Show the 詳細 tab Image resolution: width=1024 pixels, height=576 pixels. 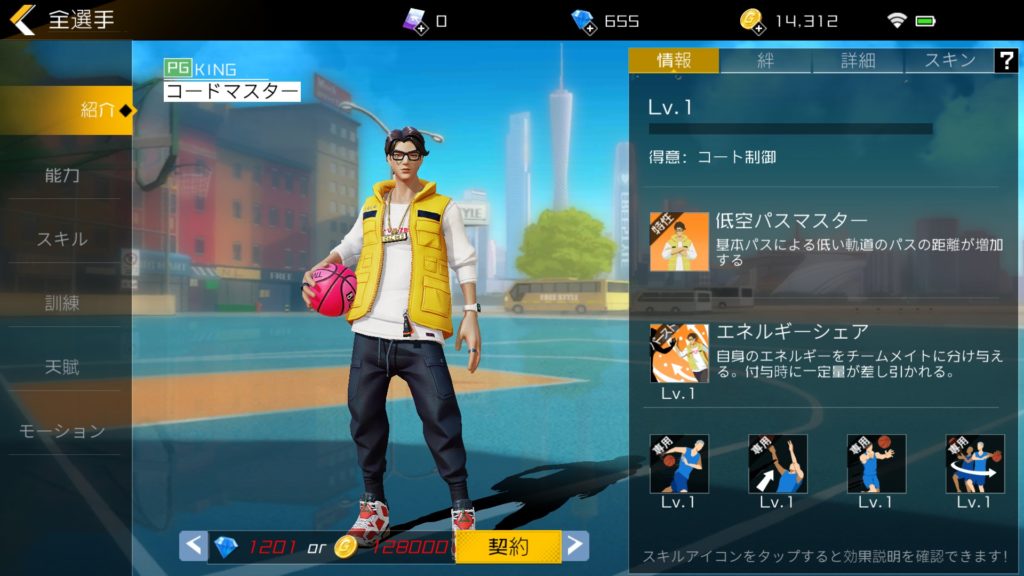tap(858, 60)
